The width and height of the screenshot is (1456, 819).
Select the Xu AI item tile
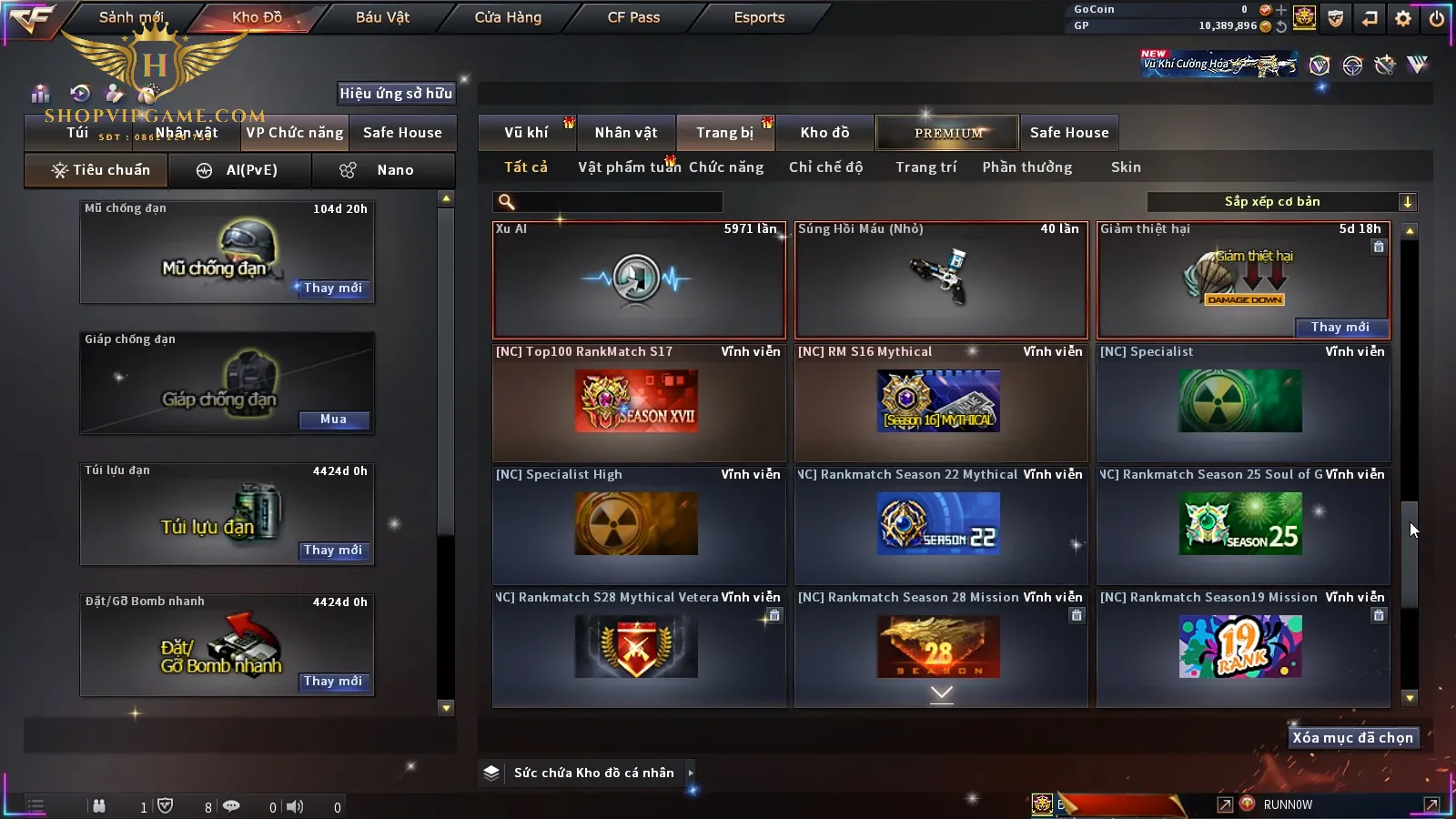638,279
